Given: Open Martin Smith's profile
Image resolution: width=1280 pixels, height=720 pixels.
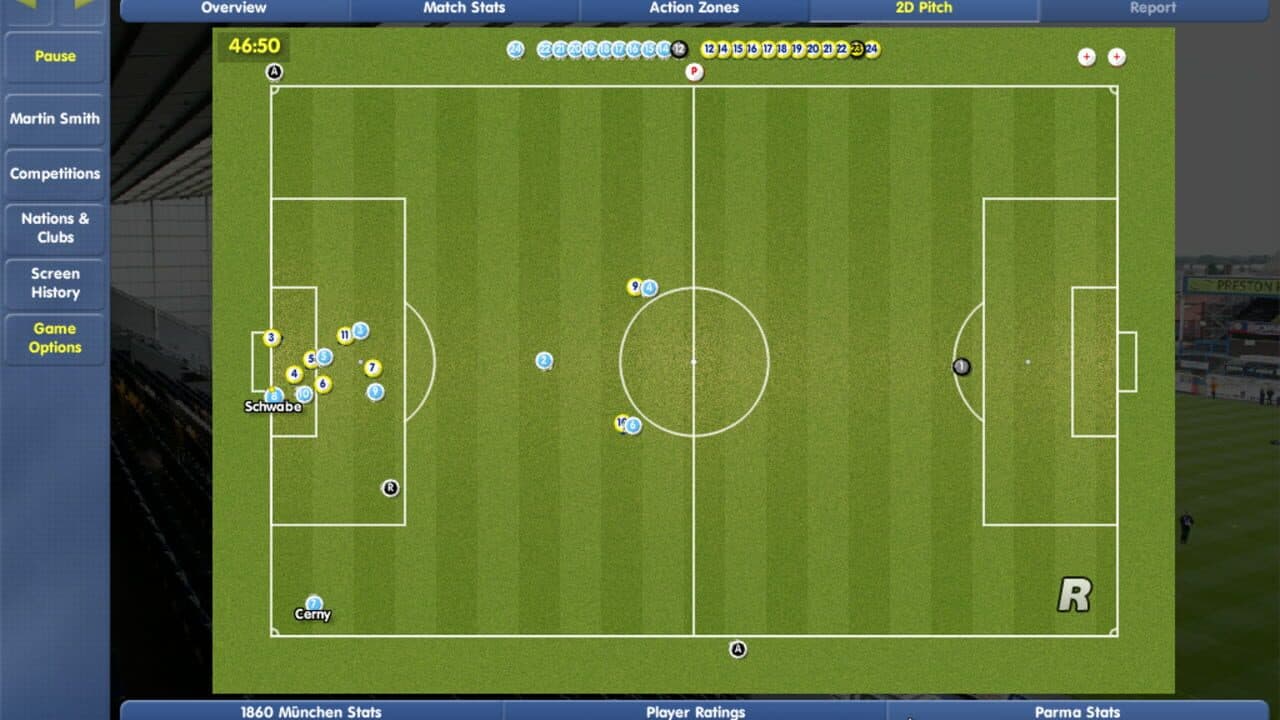Looking at the screenshot, I should 54,119.
